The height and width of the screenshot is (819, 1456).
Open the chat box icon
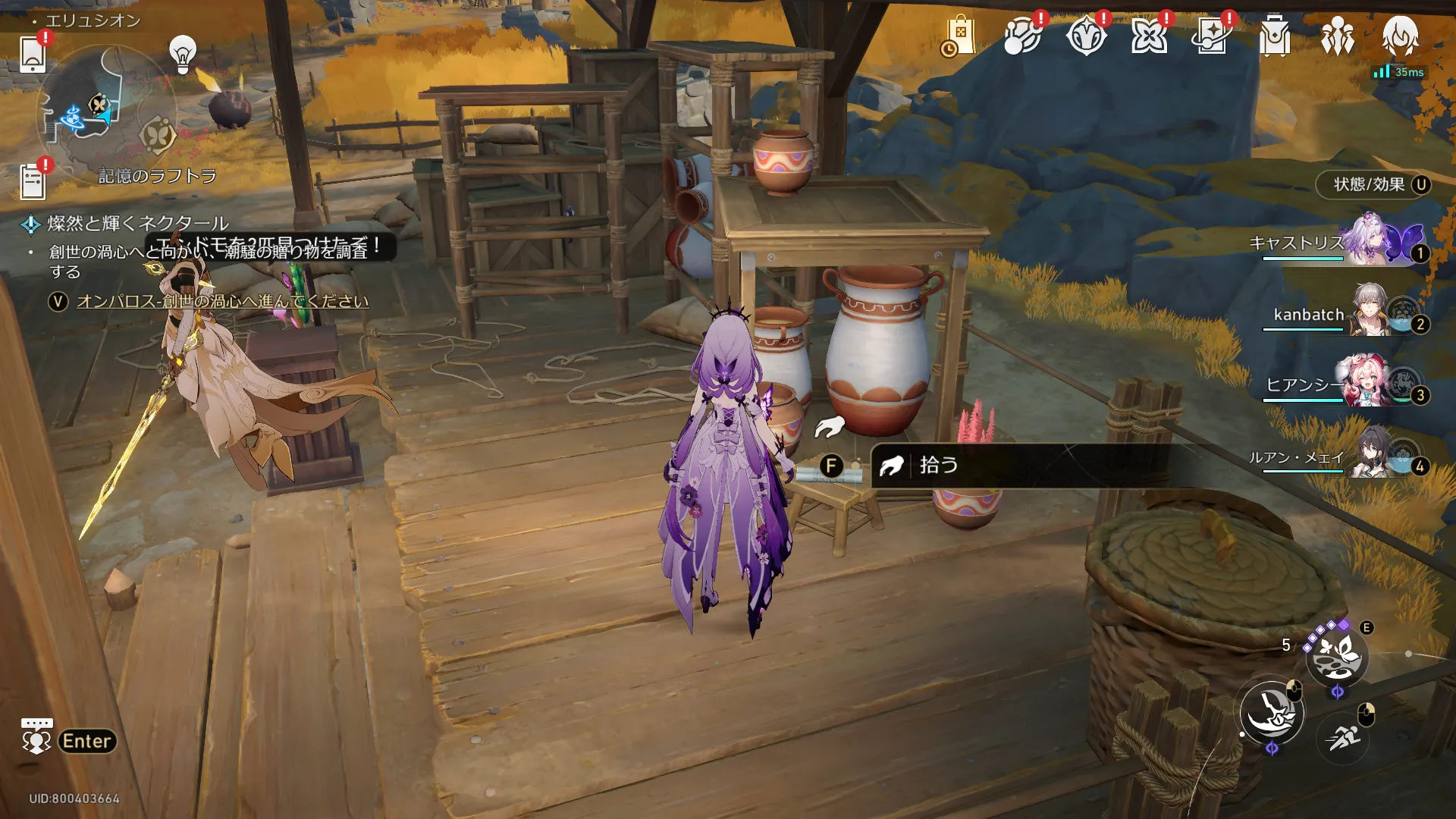pyautogui.click(x=36, y=737)
